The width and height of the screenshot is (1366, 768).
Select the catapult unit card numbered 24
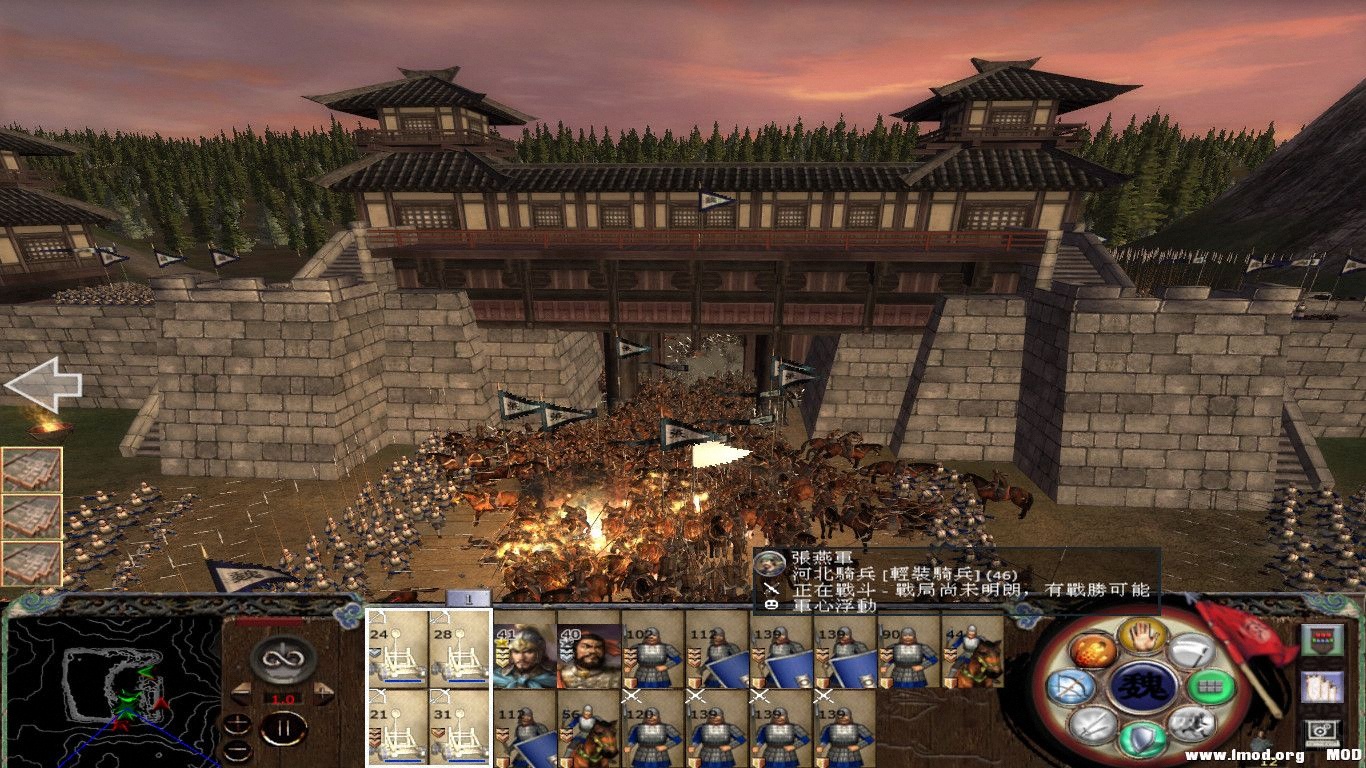point(398,647)
